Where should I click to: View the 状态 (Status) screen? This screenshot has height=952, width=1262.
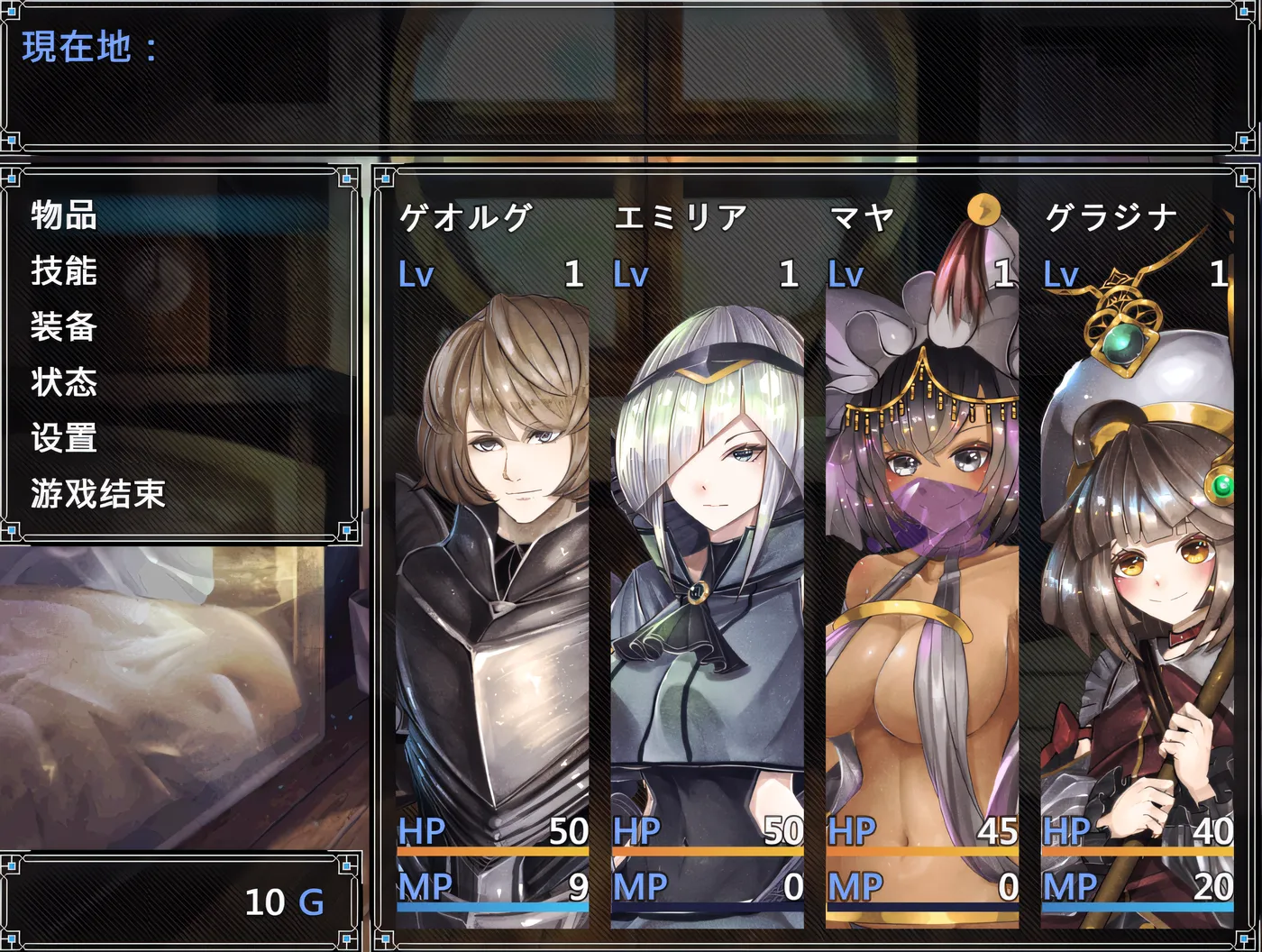click(x=63, y=384)
